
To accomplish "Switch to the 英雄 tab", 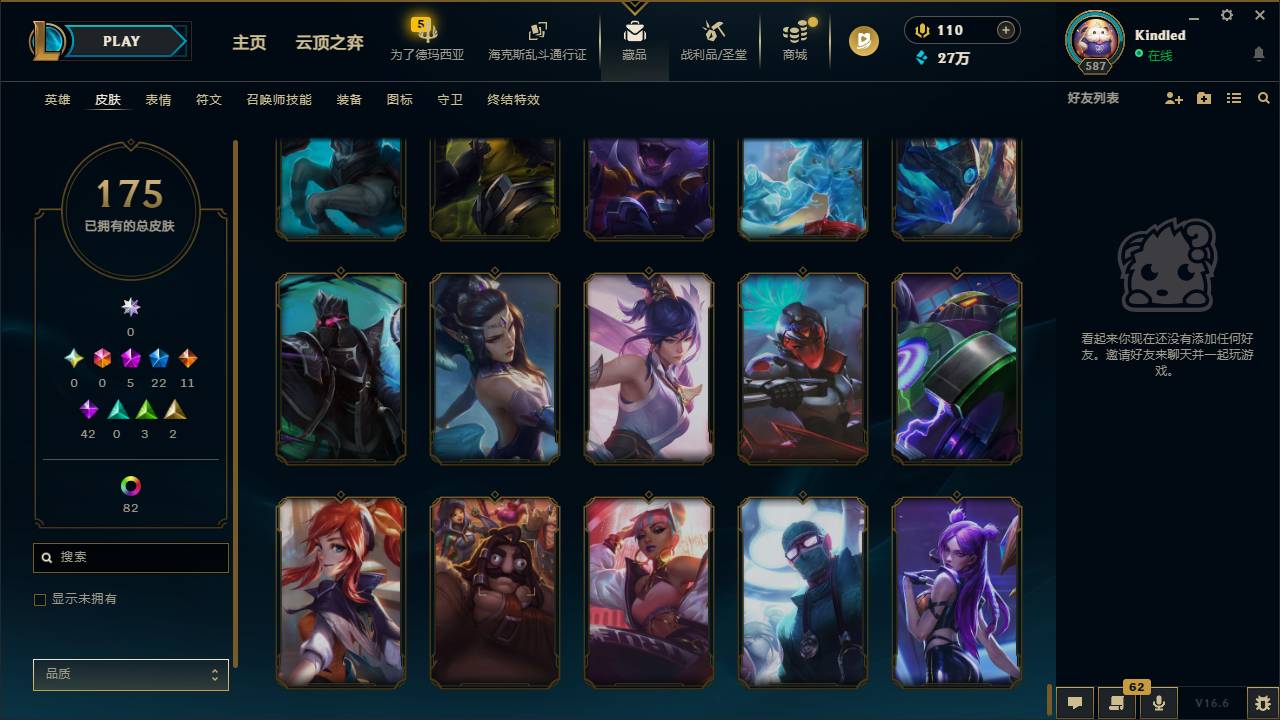I will 56,100.
